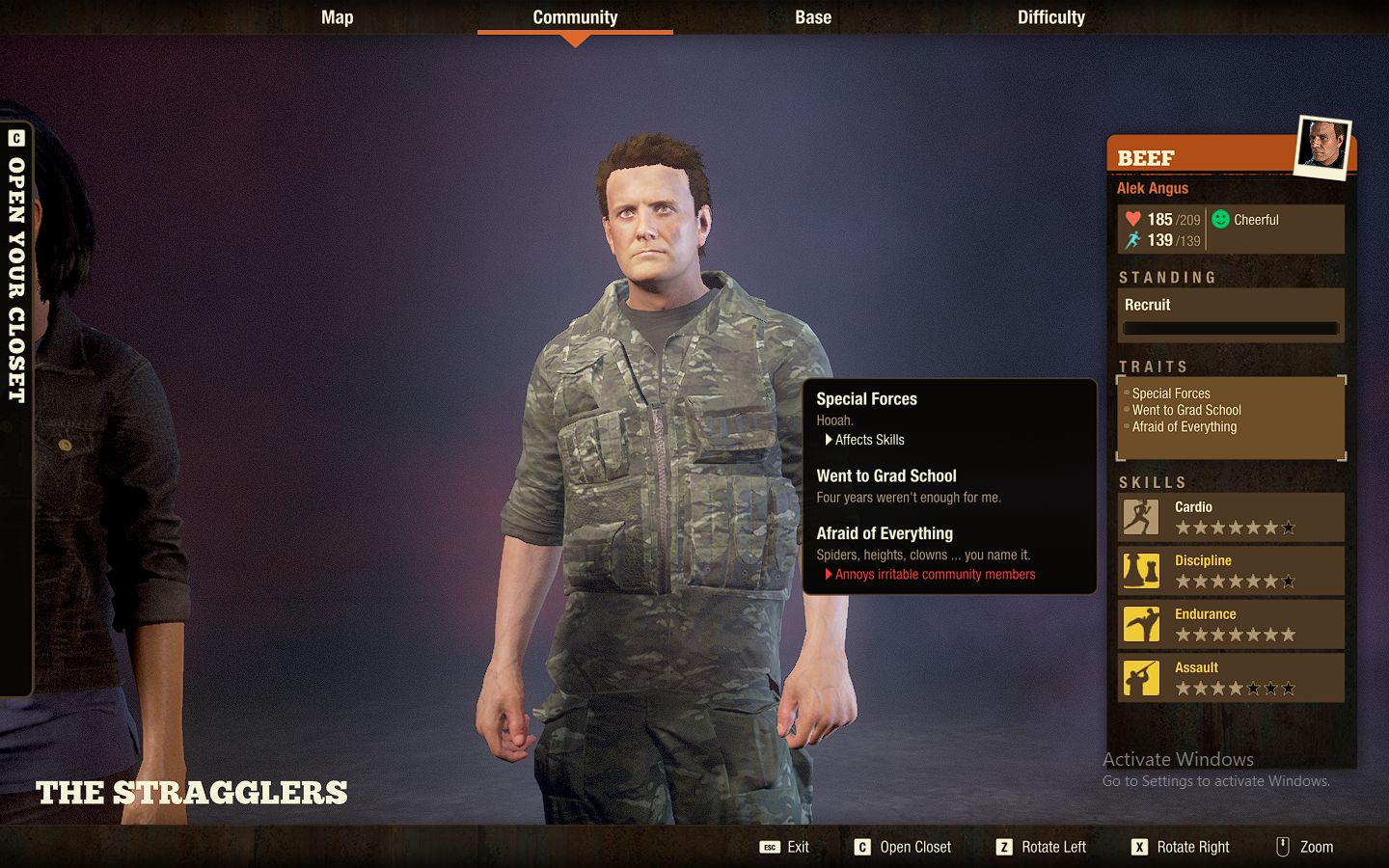Select the Community tab
This screenshot has width=1389, height=868.
point(575,16)
